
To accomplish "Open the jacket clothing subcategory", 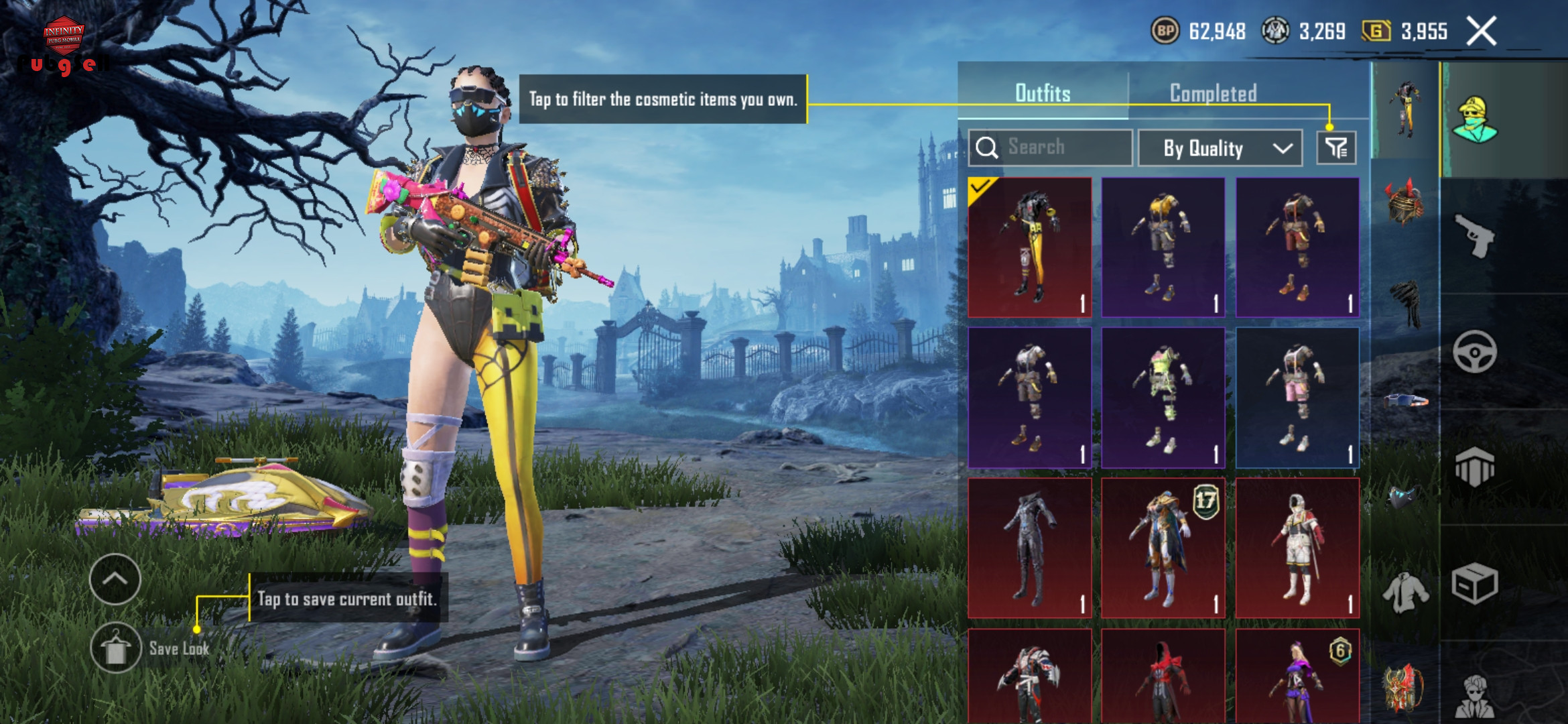I will click(1404, 591).
